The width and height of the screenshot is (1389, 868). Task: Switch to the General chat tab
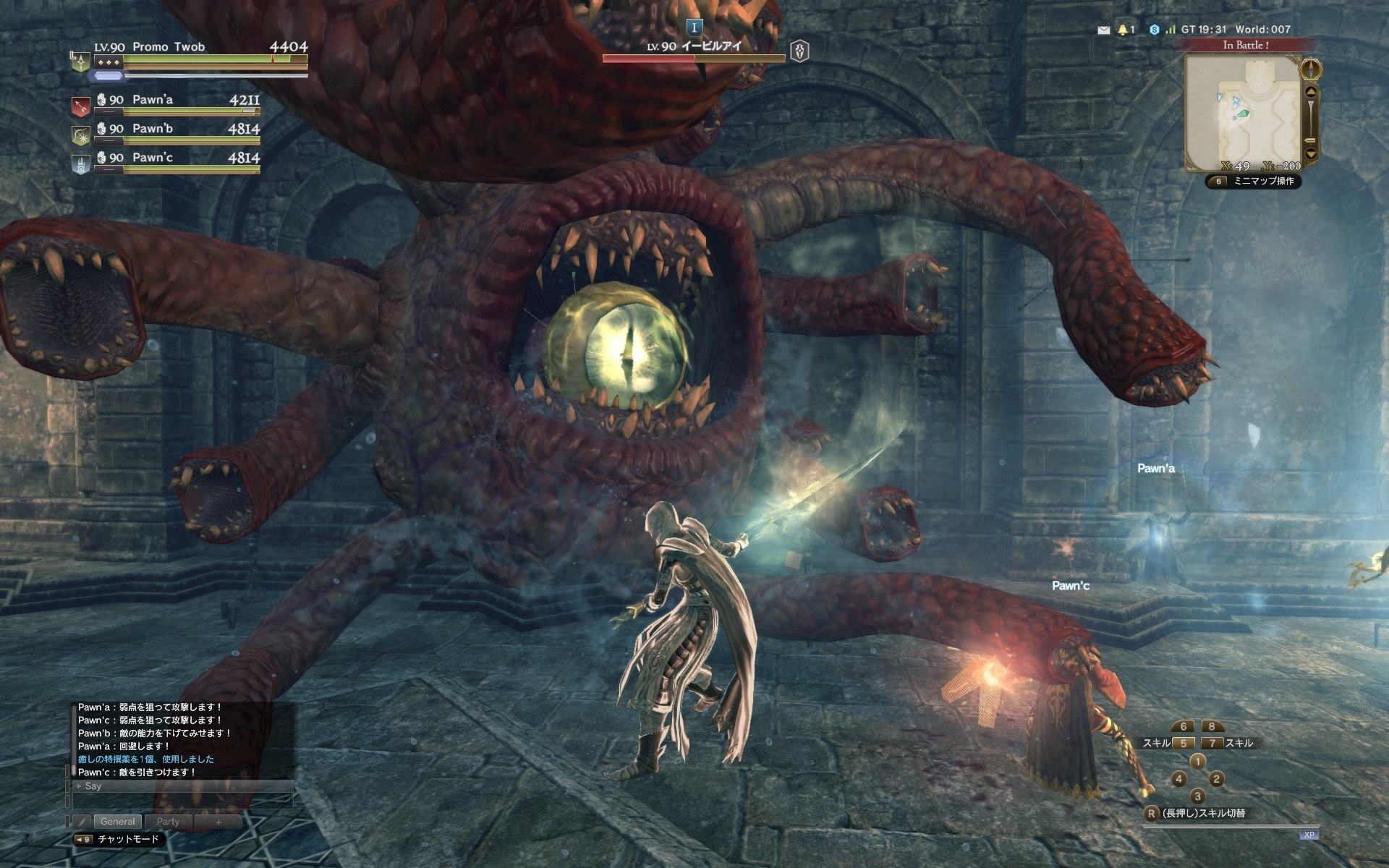117,822
